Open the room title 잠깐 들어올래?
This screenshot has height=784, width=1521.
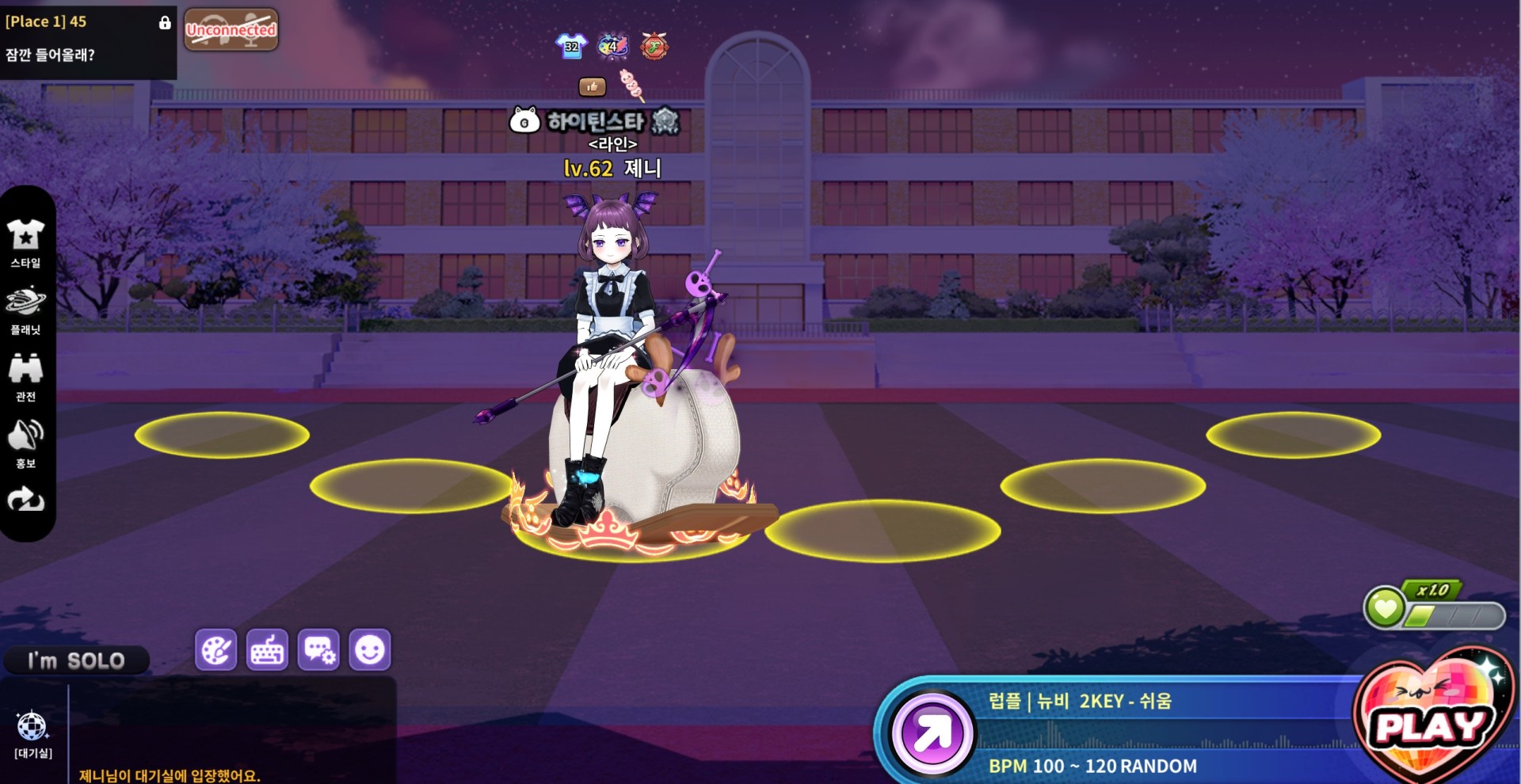tap(50, 55)
